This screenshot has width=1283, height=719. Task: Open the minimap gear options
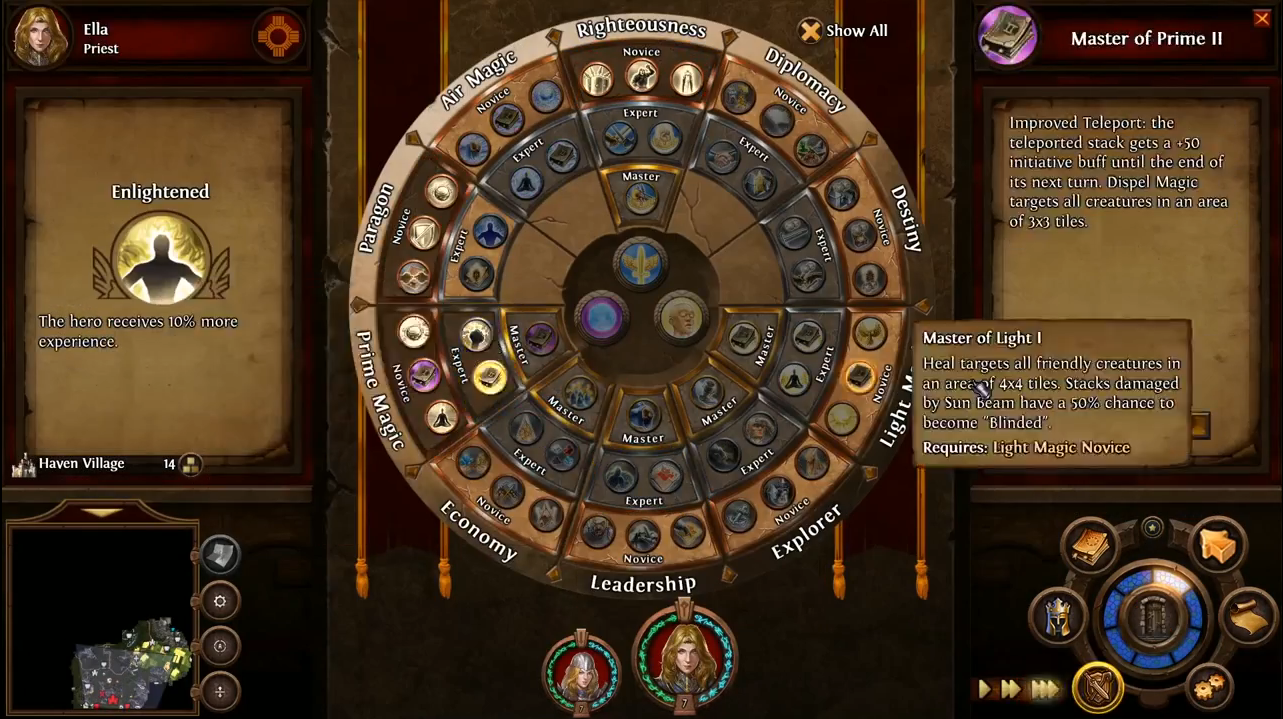220,601
